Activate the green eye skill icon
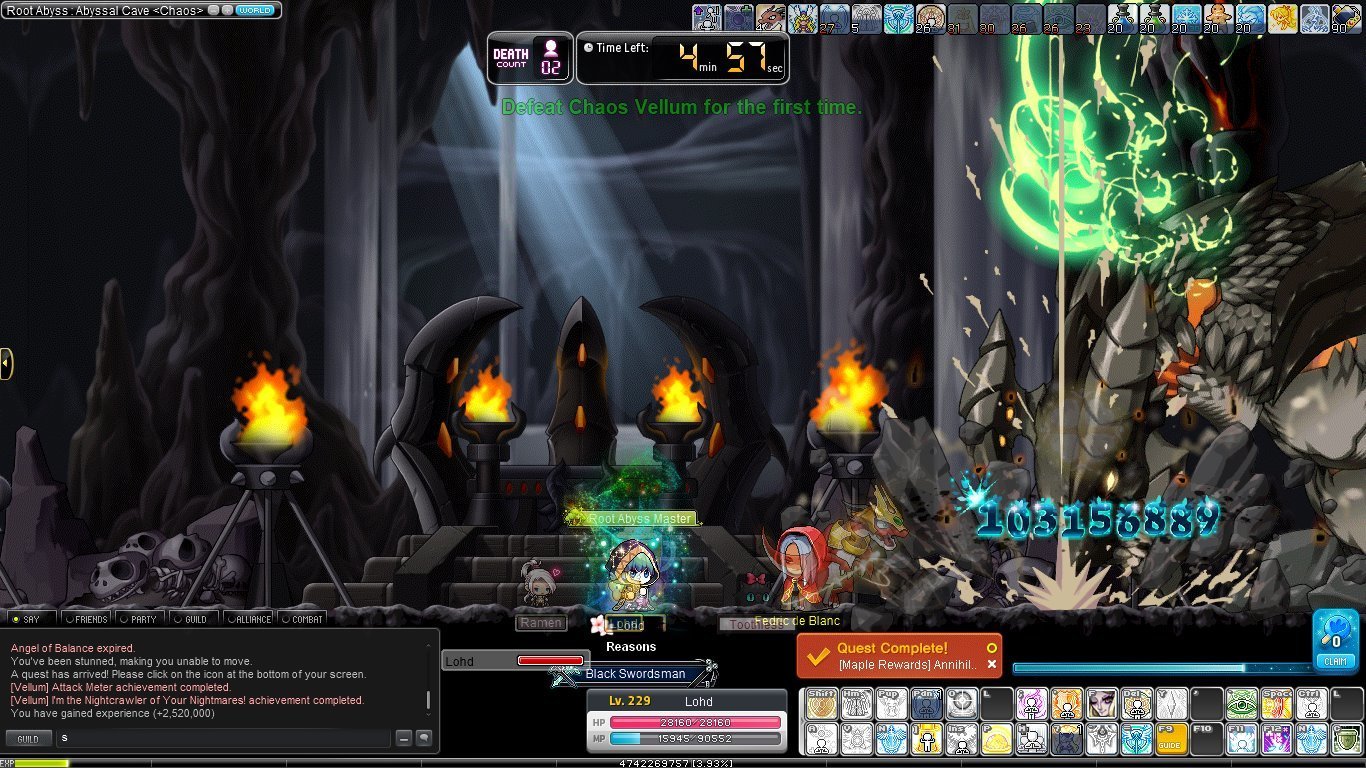 1242,704
